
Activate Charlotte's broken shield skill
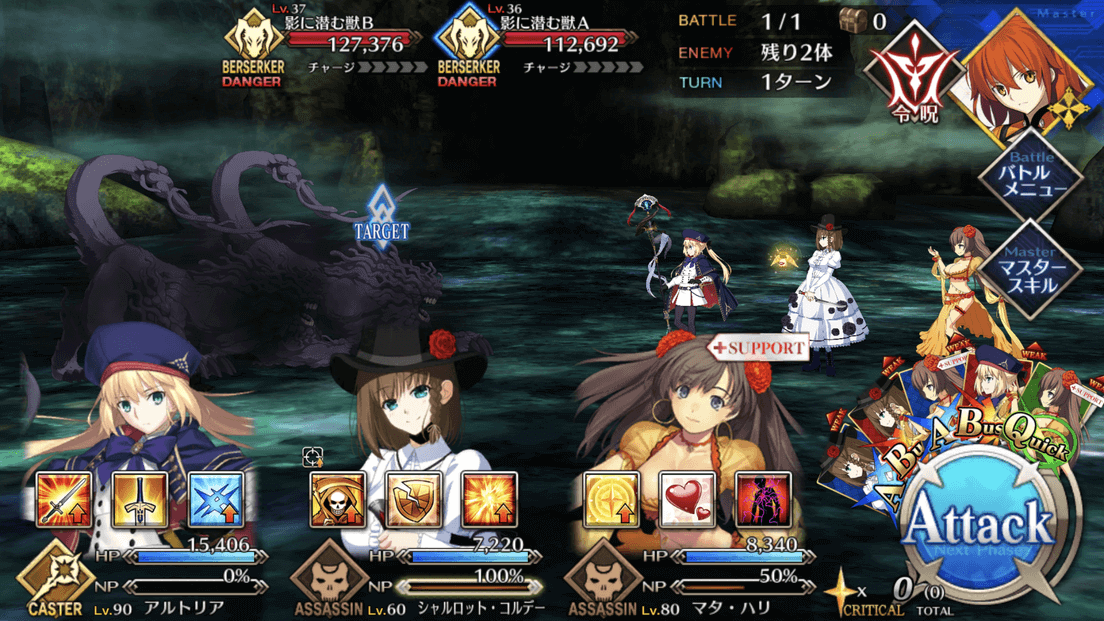pyautogui.click(x=413, y=500)
